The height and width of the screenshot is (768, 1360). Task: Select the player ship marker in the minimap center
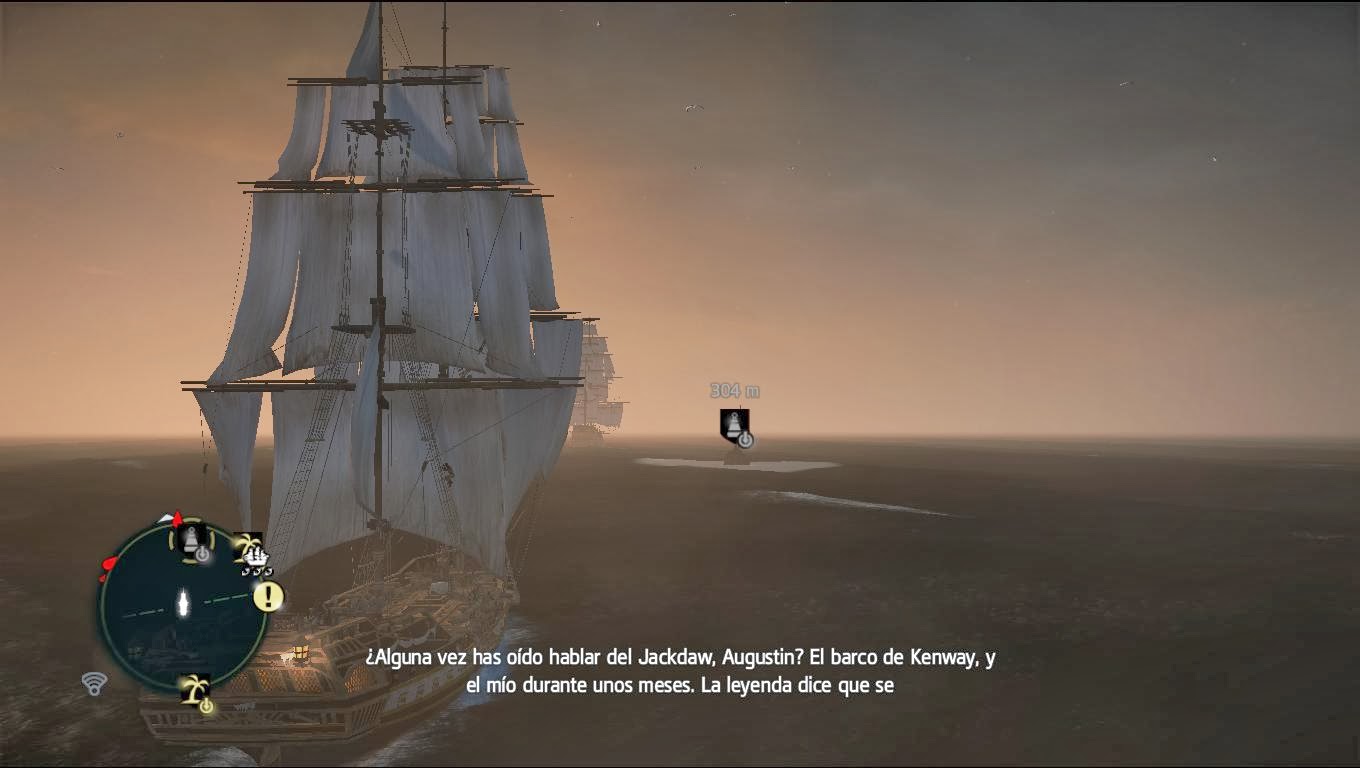(x=183, y=602)
